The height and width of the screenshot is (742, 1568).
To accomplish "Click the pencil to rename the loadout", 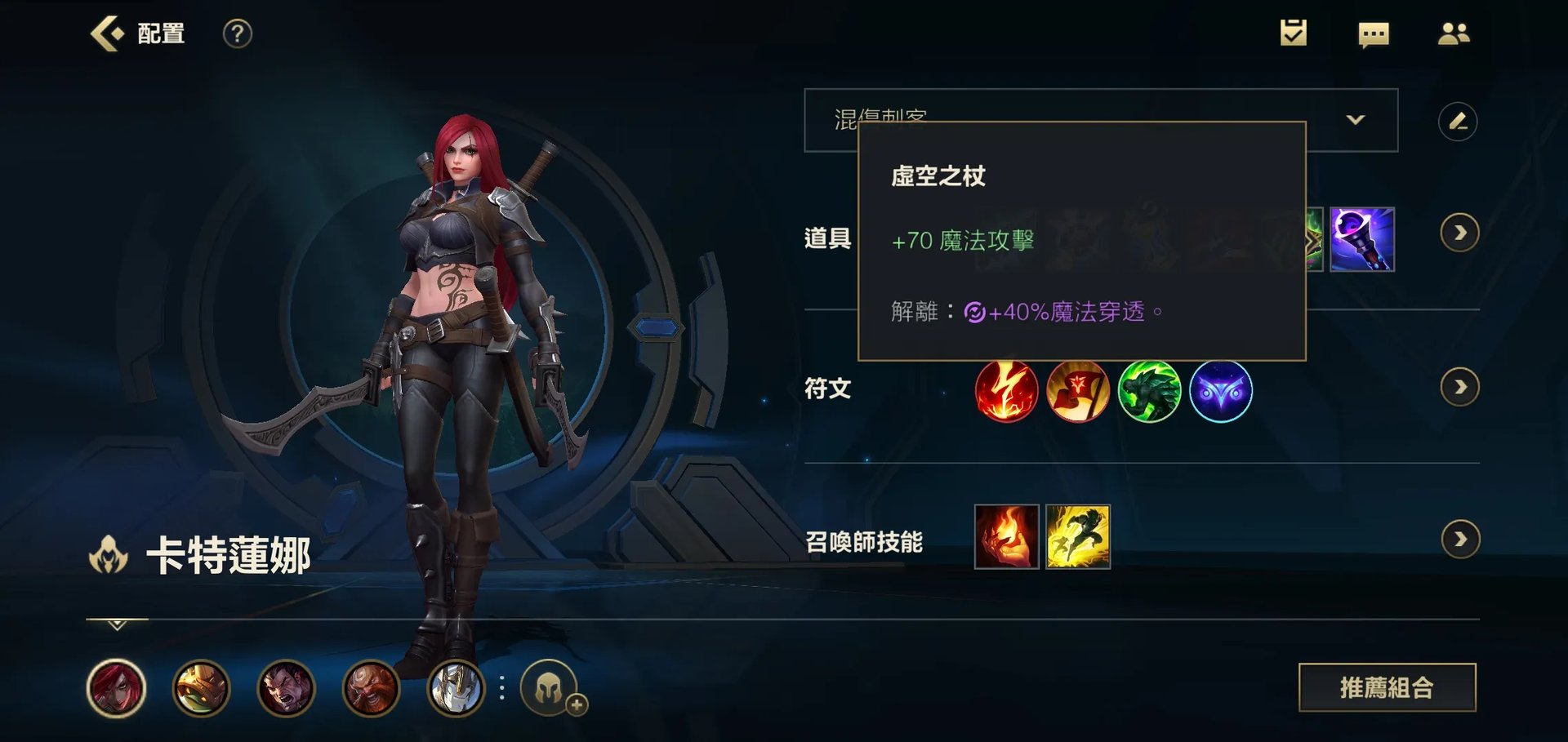I will click(x=1459, y=120).
